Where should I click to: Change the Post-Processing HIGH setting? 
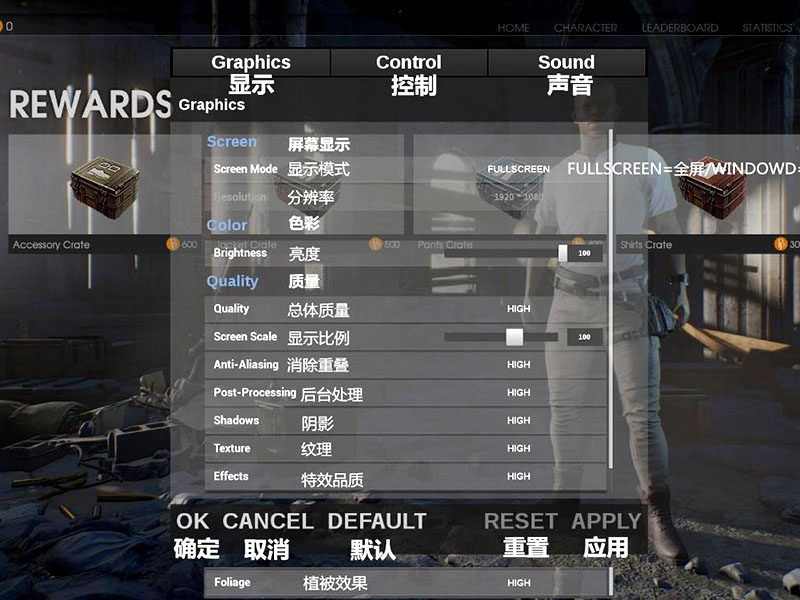click(518, 393)
